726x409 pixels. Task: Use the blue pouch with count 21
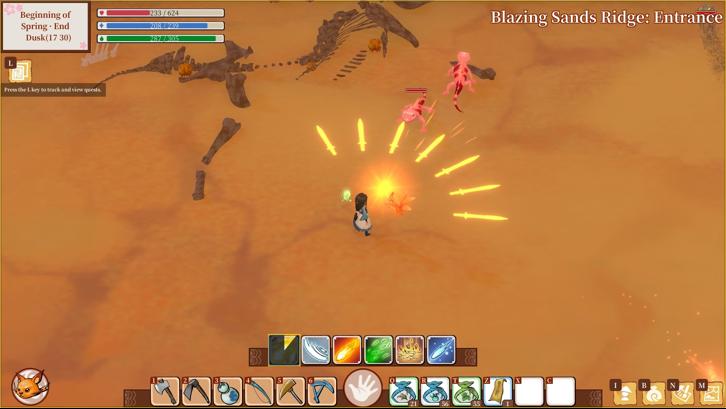(x=404, y=391)
